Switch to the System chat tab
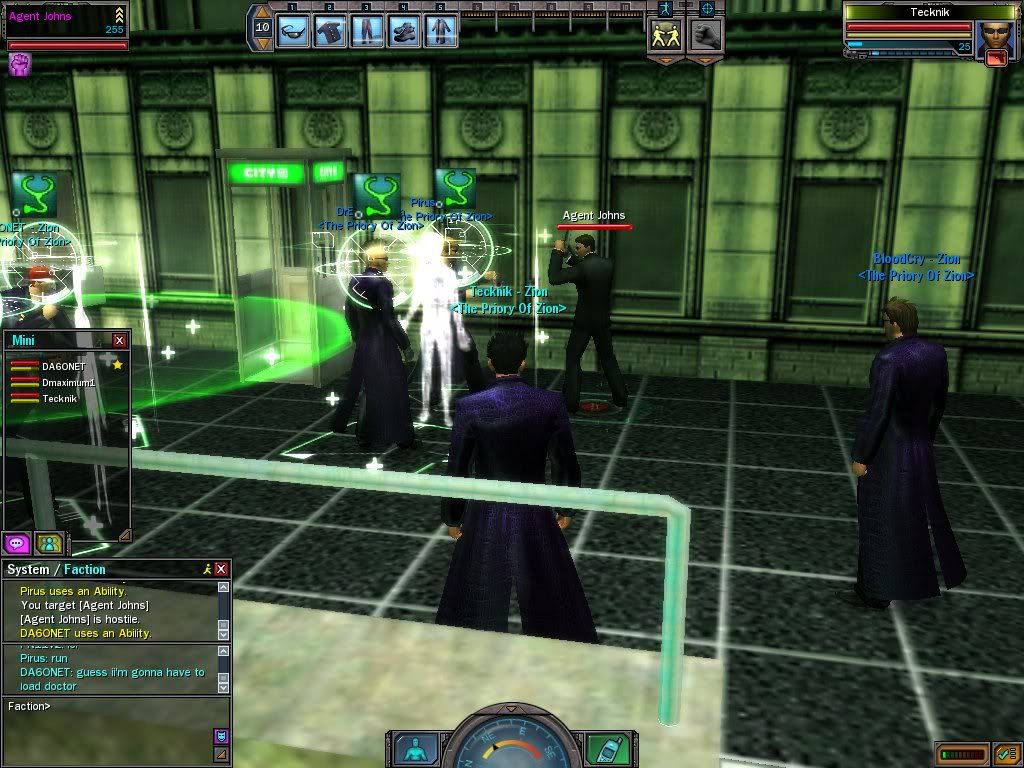Image resolution: width=1024 pixels, height=768 pixels. coord(28,570)
